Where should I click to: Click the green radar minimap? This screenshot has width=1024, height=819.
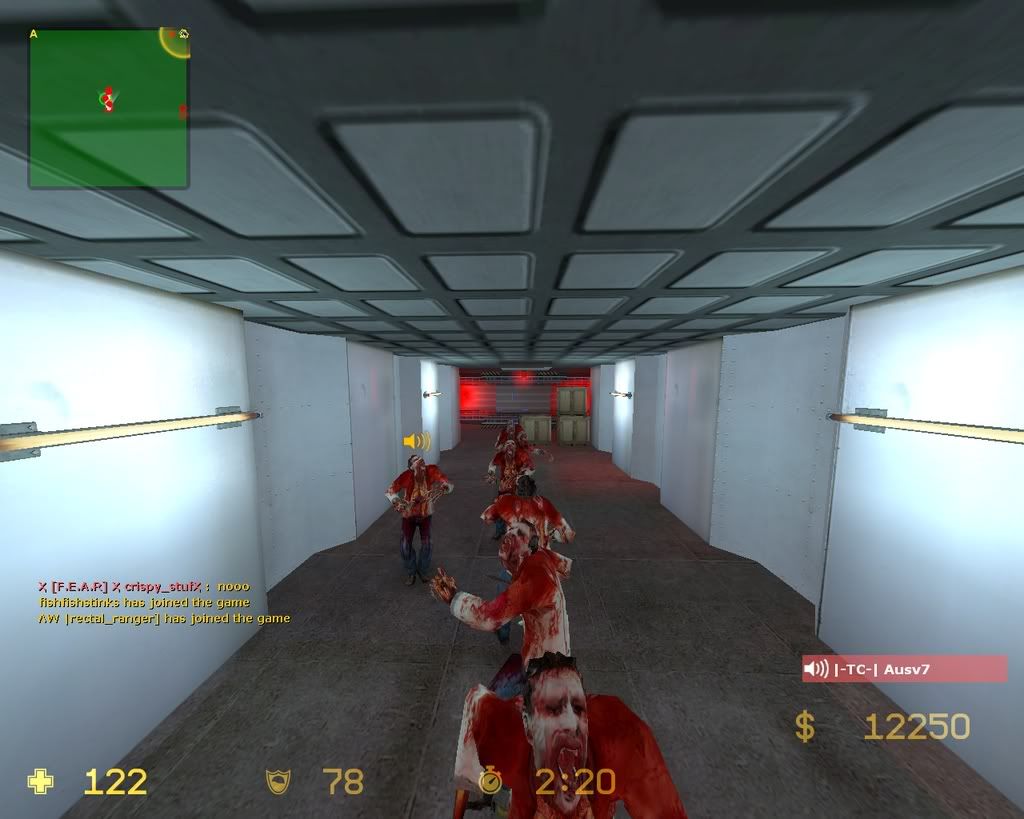[x=108, y=108]
